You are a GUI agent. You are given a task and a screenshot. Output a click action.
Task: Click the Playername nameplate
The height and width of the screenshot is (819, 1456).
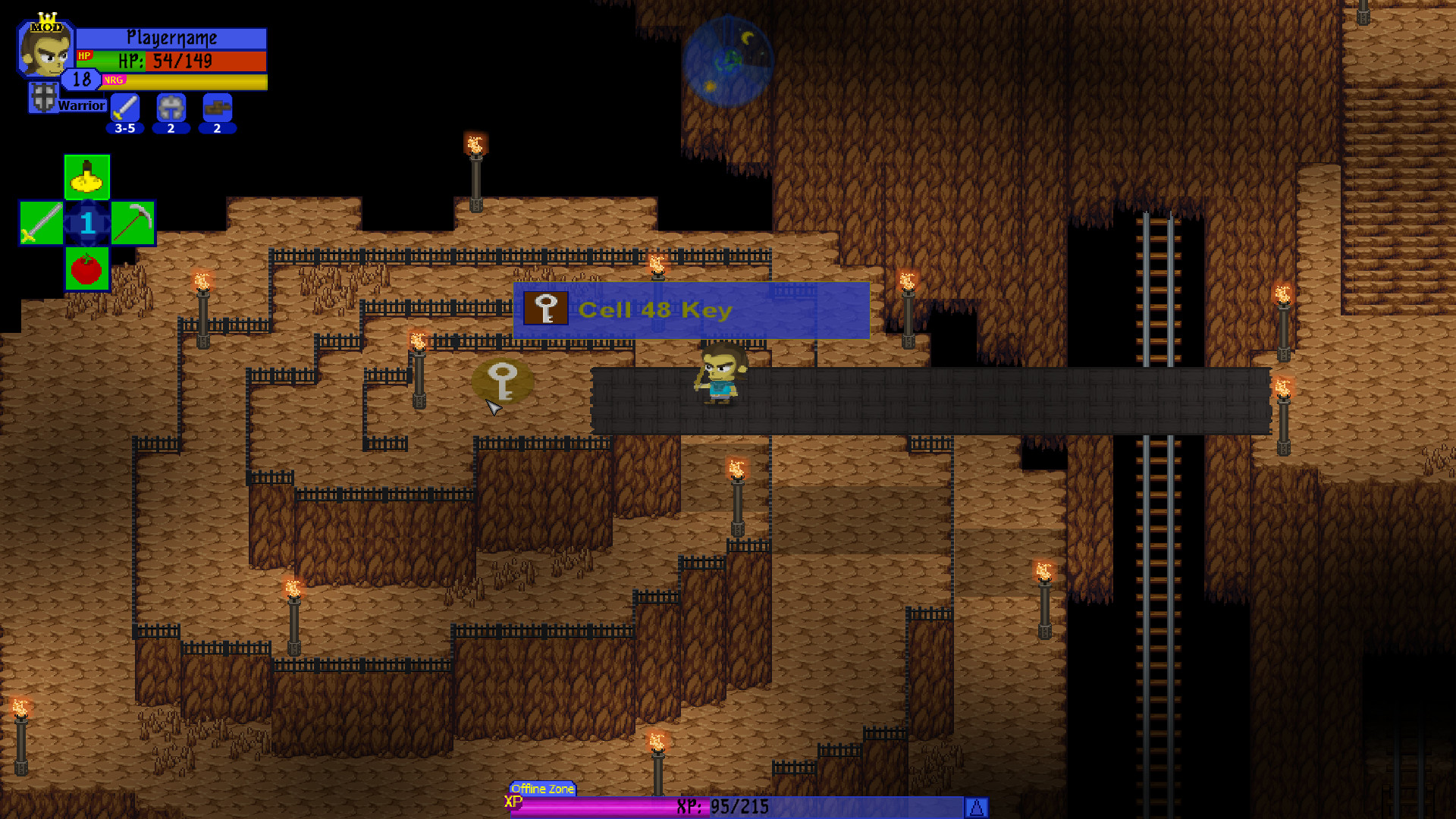point(173,36)
